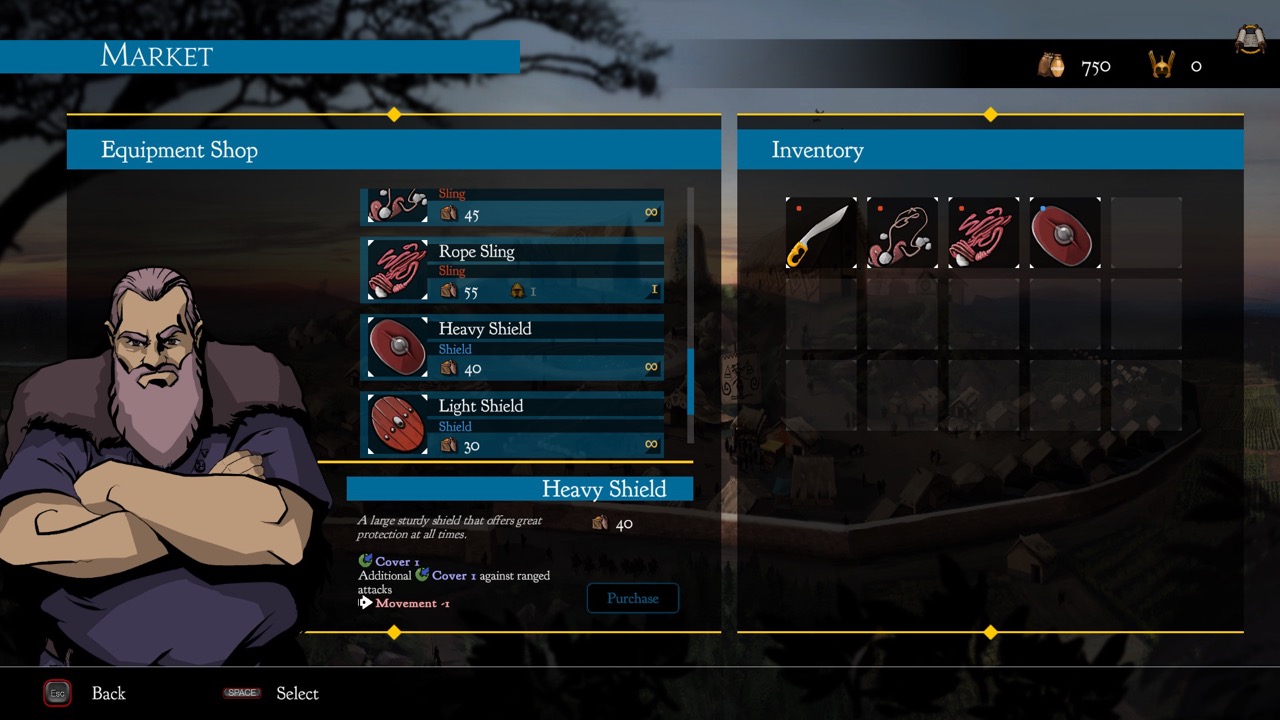1280x720 pixels.
Task: Click the white sling inventory slot
Action: coord(902,233)
